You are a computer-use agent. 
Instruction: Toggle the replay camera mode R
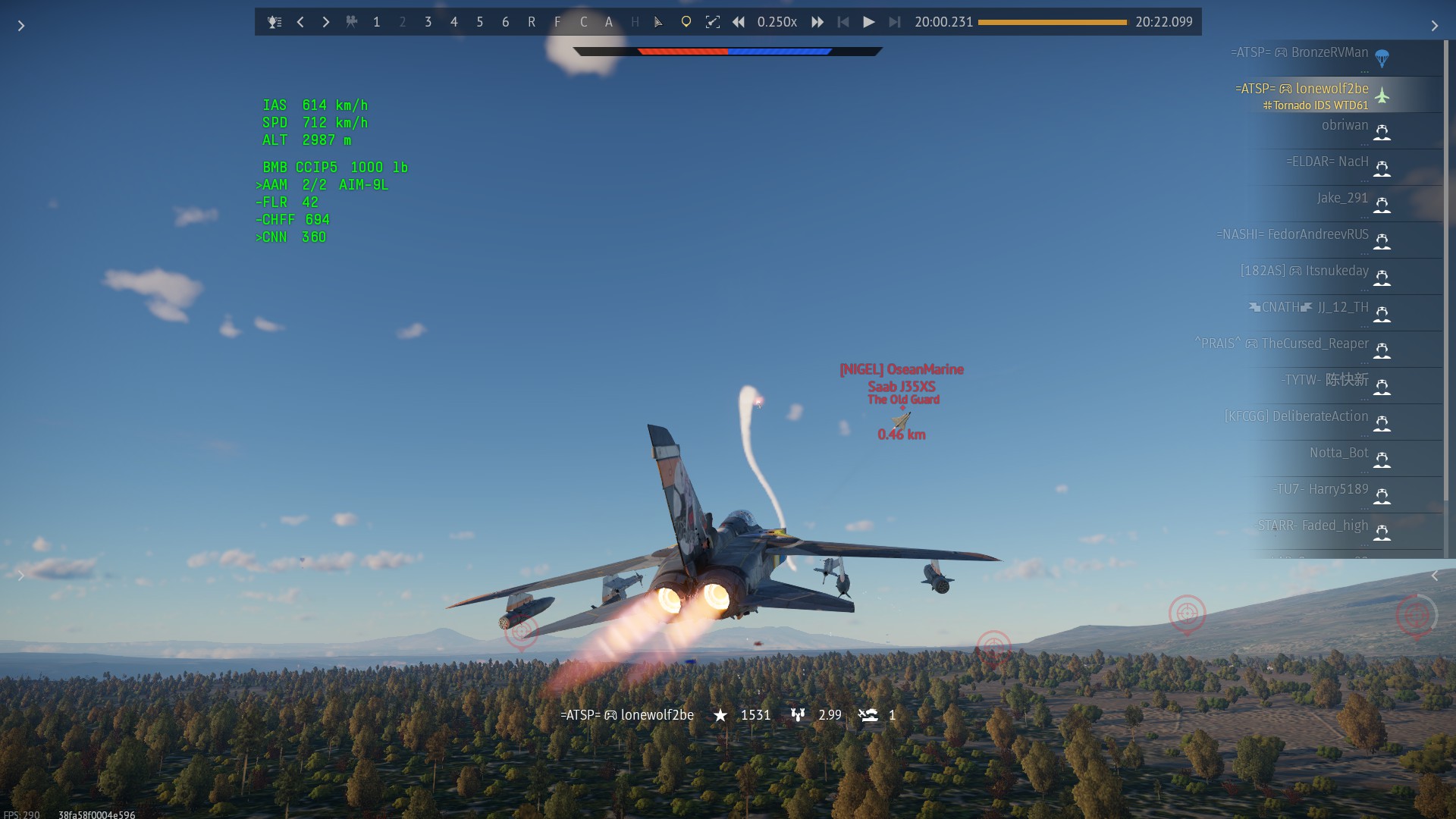pyautogui.click(x=532, y=23)
